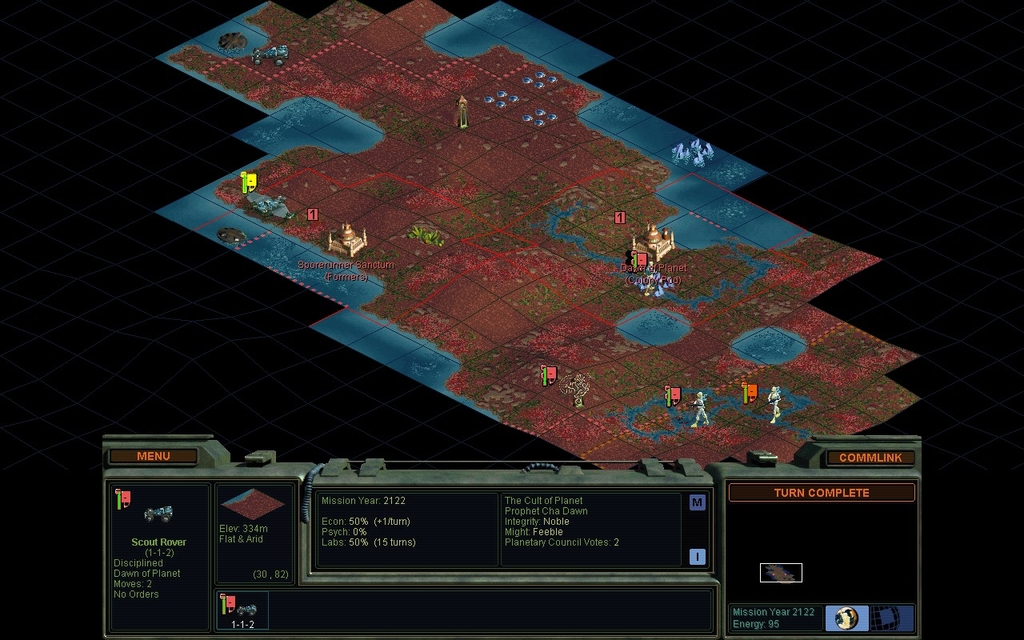Open the Sporerunner Sanctum base
The height and width of the screenshot is (640, 1024).
[x=347, y=239]
